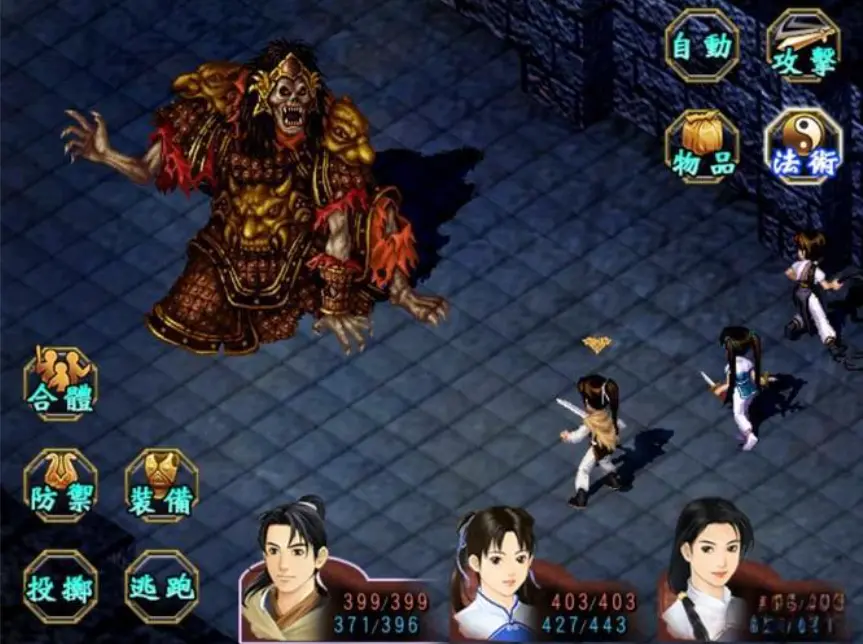This screenshot has width=863, height=644.
Task: Open the 法術 magic spells menu
Action: click(803, 146)
